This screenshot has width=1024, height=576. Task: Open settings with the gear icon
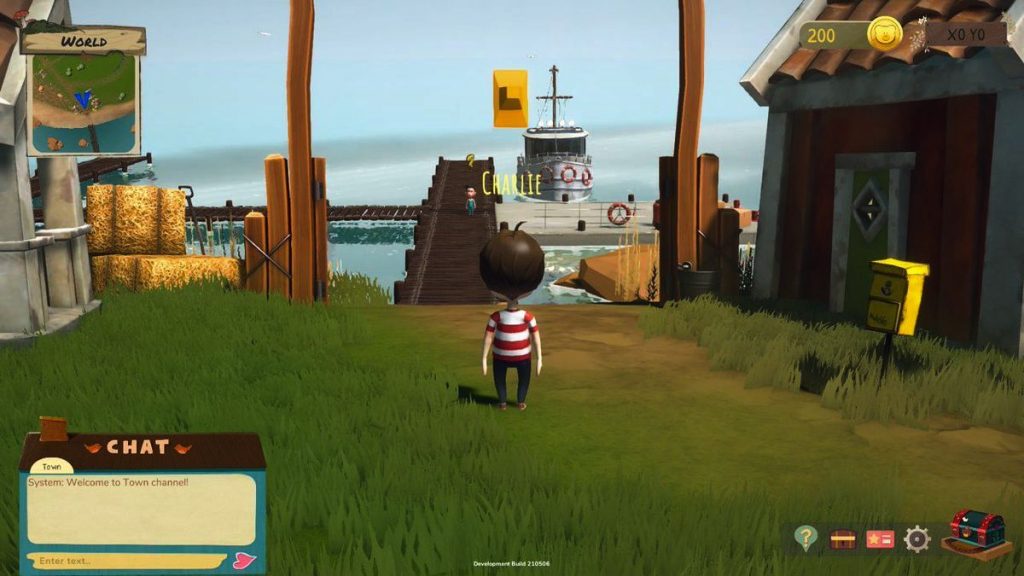click(917, 539)
